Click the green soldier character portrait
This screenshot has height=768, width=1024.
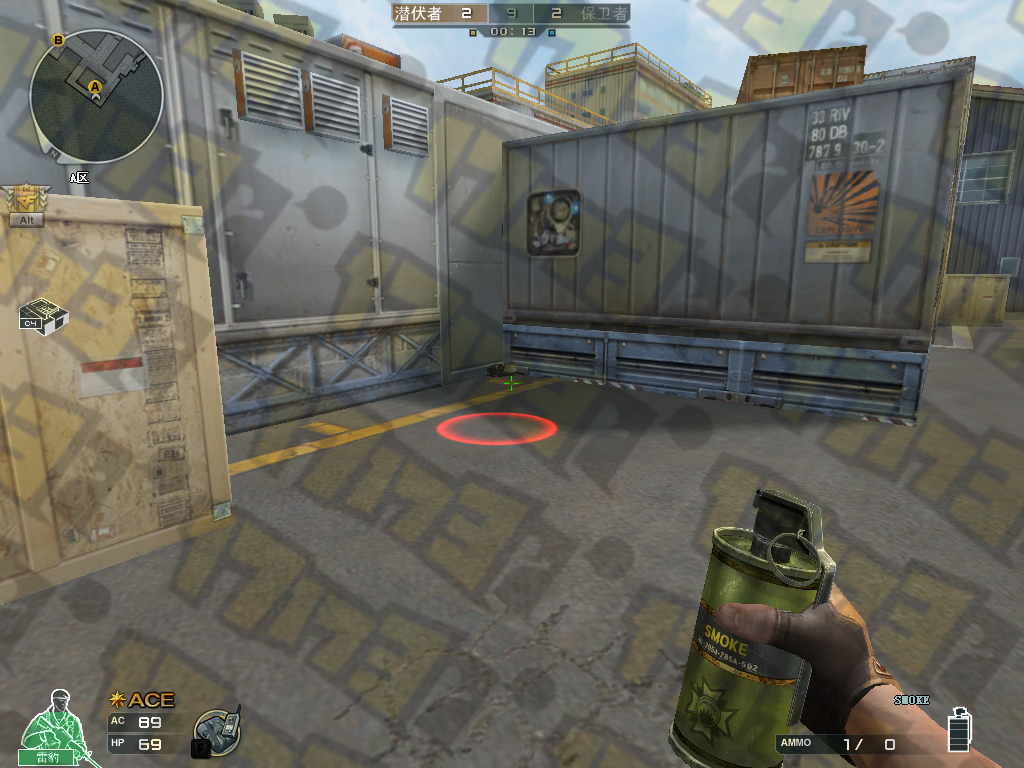(48, 726)
